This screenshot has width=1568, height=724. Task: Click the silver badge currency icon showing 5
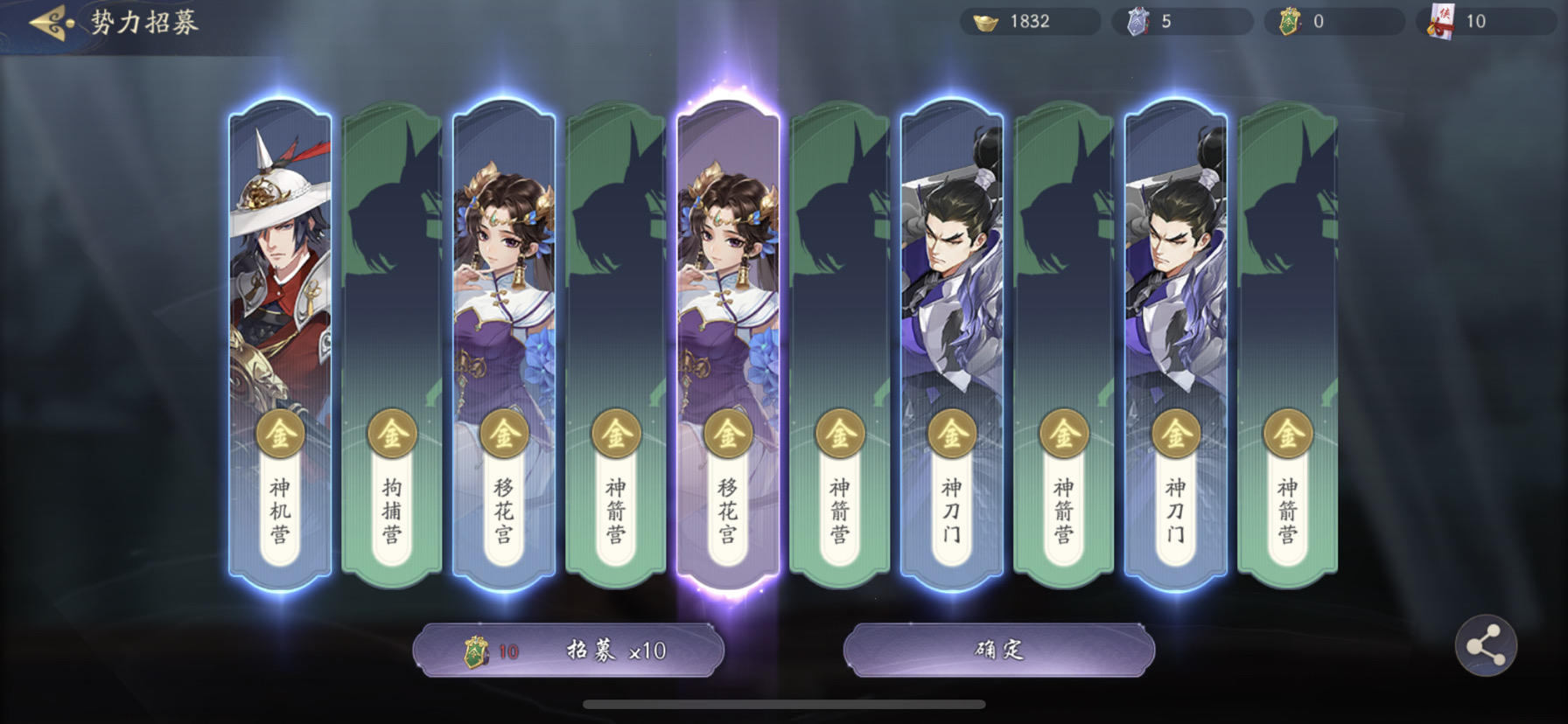click(1133, 22)
